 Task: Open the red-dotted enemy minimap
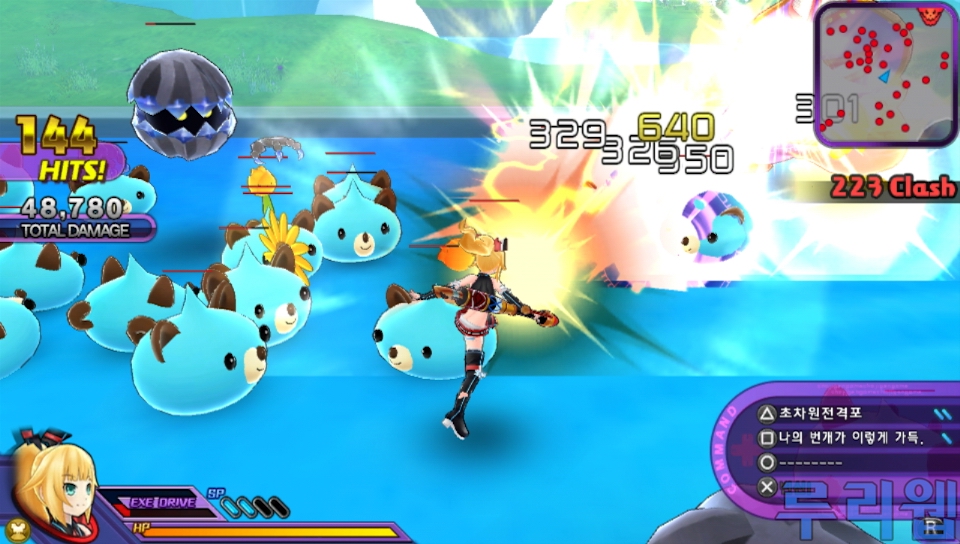pos(882,74)
